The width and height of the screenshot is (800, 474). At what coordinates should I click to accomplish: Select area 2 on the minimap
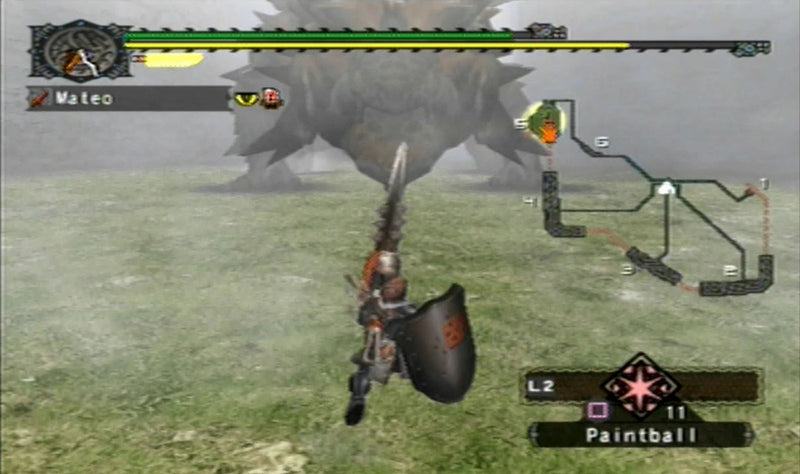pos(730,270)
